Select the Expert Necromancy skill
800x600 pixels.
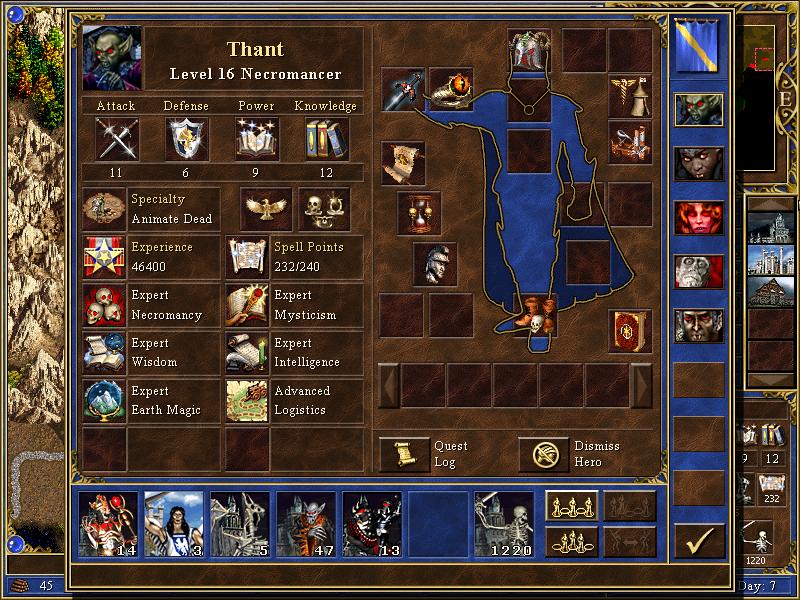pyautogui.click(x=104, y=306)
